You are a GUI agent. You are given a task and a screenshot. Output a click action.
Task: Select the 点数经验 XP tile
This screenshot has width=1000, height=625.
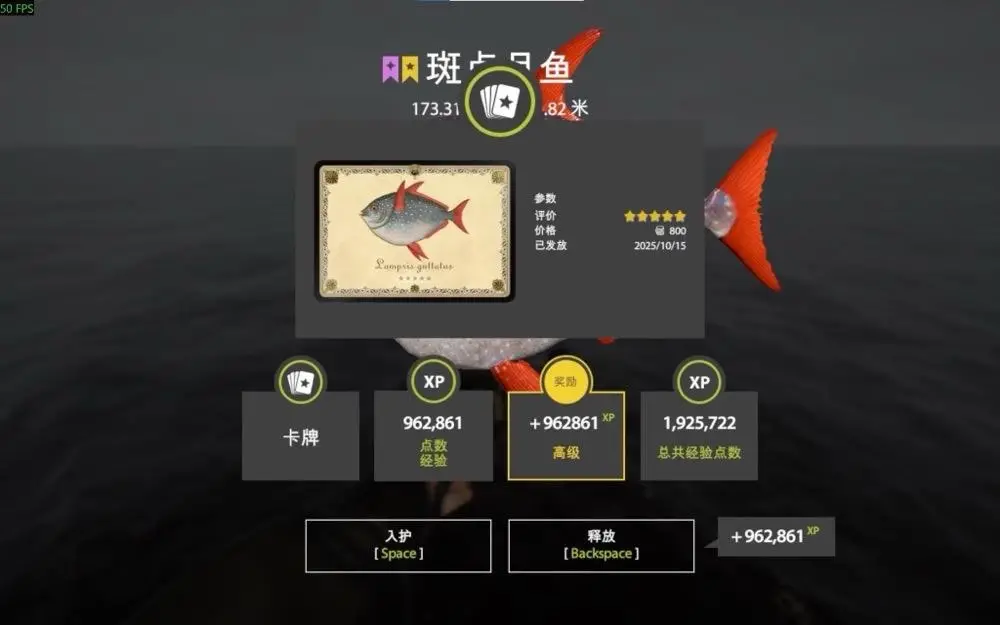pos(433,436)
